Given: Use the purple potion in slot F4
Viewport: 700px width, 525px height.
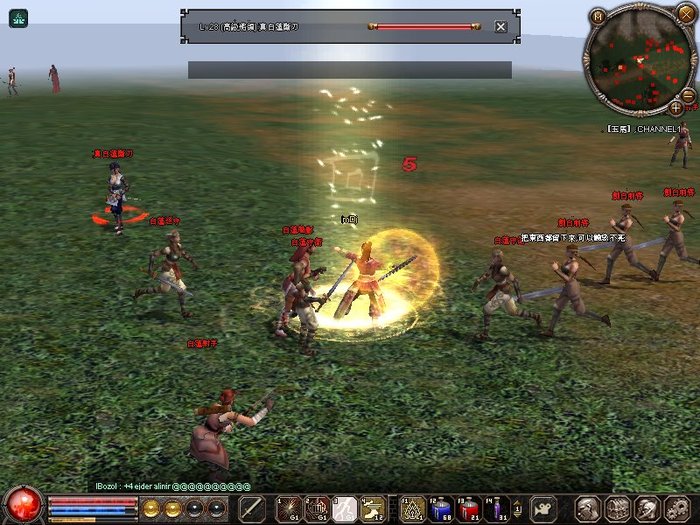Looking at the screenshot, I should [x=497, y=507].
